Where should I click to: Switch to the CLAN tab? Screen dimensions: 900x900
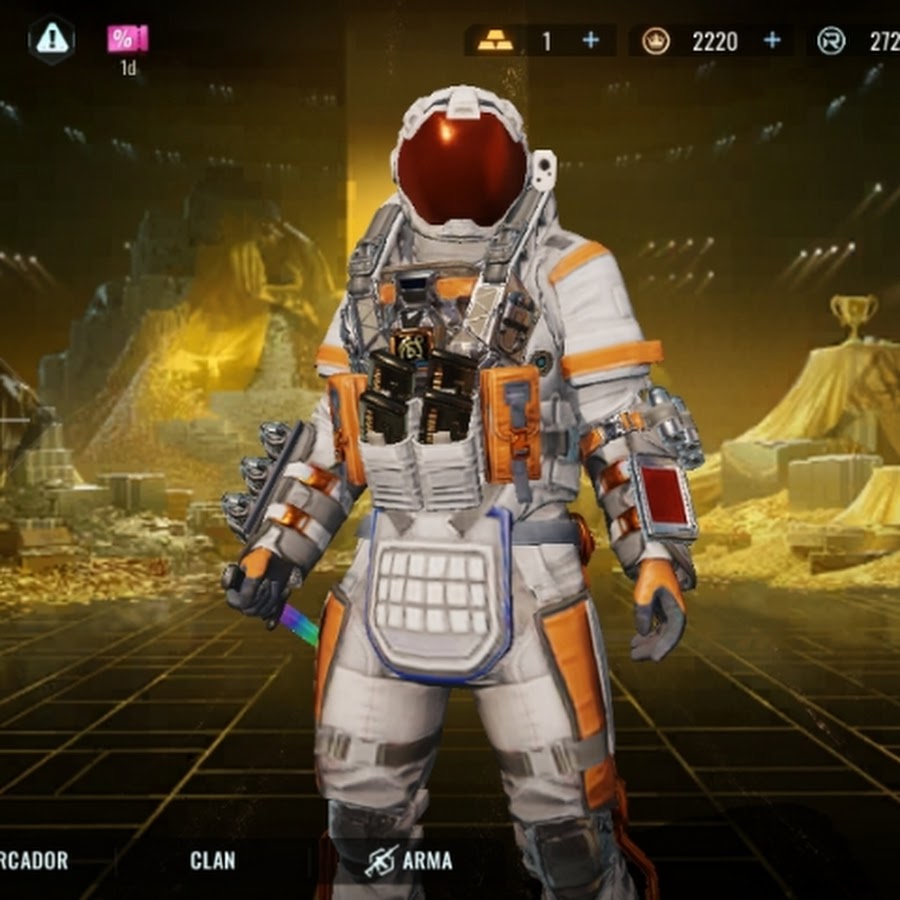(x=212, y=860)
